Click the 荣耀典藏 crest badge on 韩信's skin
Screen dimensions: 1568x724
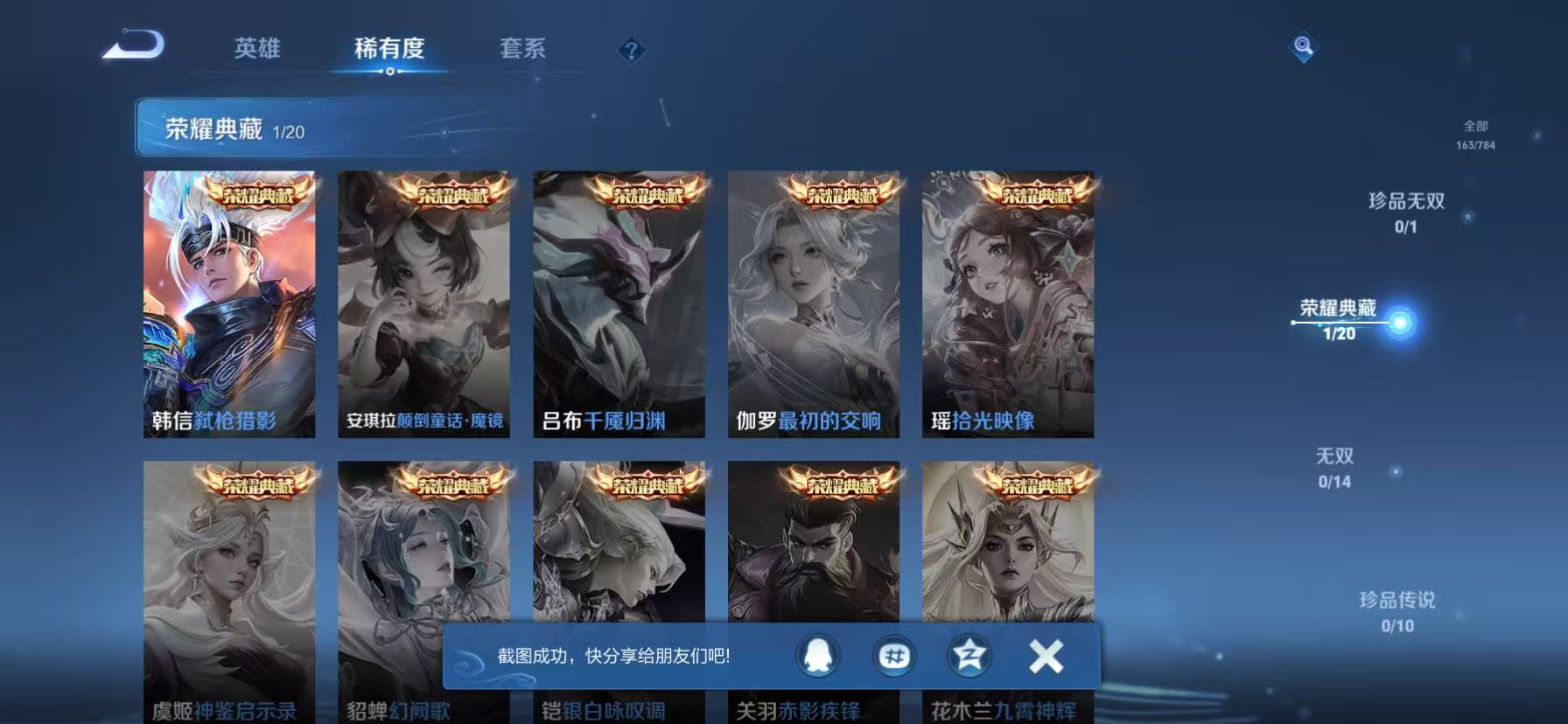click(x=252, y=195)
